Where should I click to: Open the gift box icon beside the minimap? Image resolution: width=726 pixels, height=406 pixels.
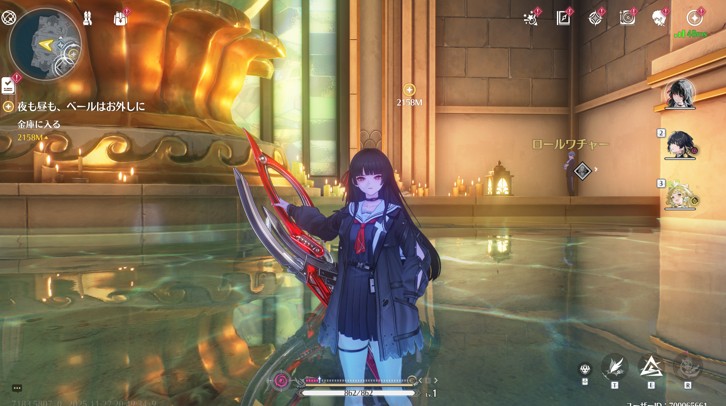(121, 18)
